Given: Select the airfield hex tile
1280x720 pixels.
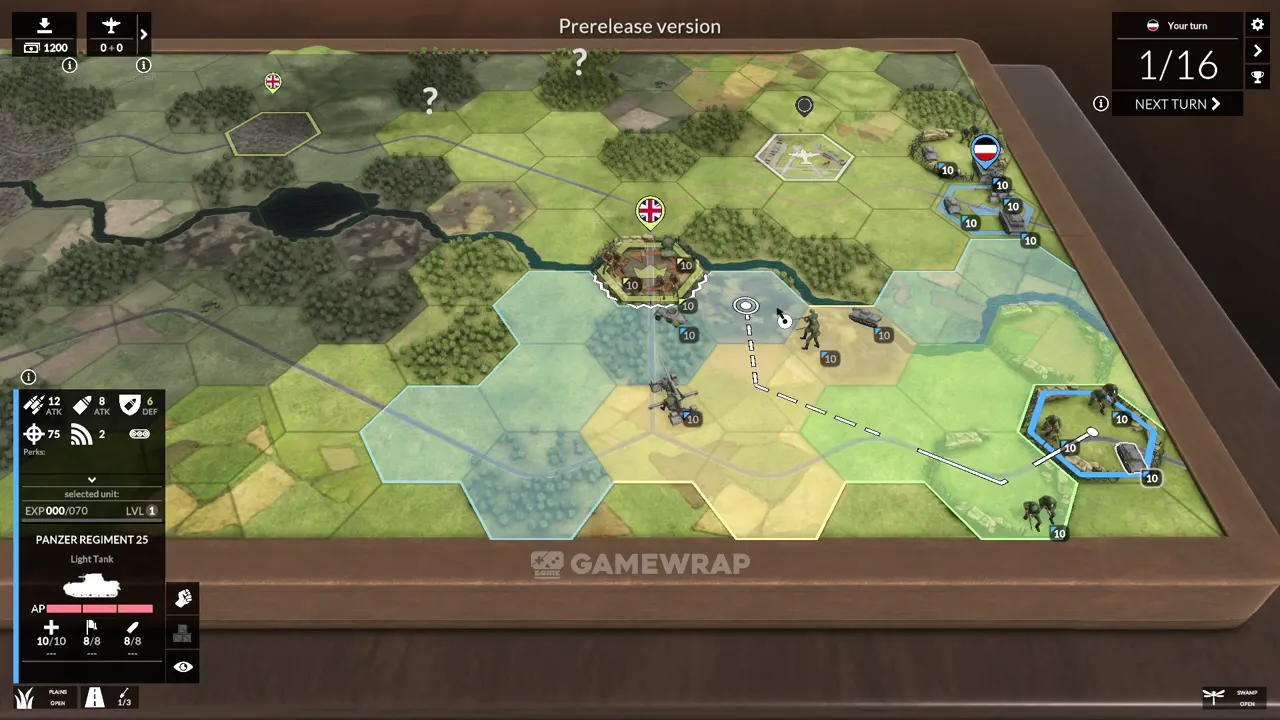Looking at the screenshot, I should click(805, 157).
